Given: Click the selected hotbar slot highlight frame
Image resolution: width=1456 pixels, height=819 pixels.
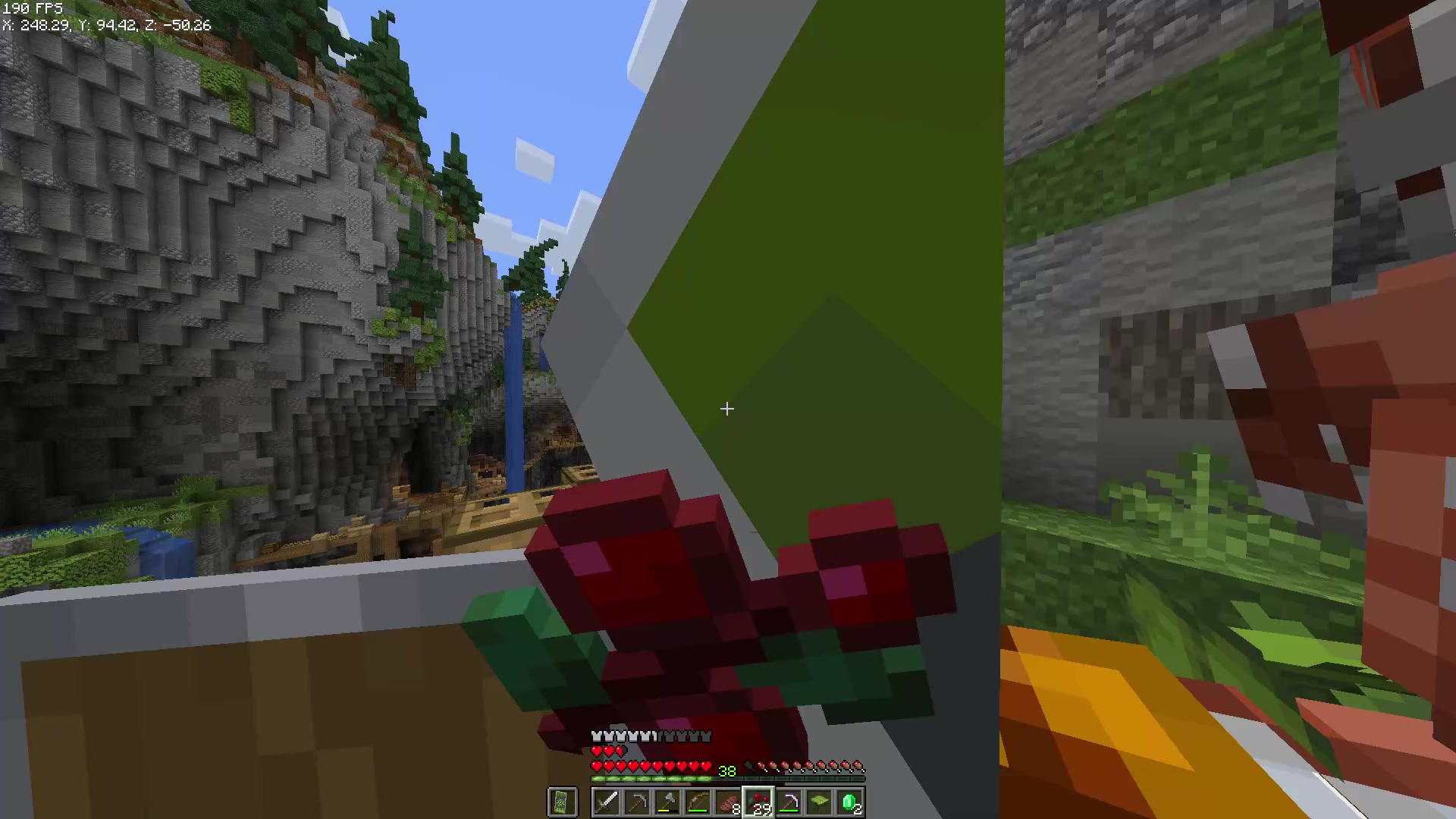Looking at the screenshot, I should pos(760,802).
